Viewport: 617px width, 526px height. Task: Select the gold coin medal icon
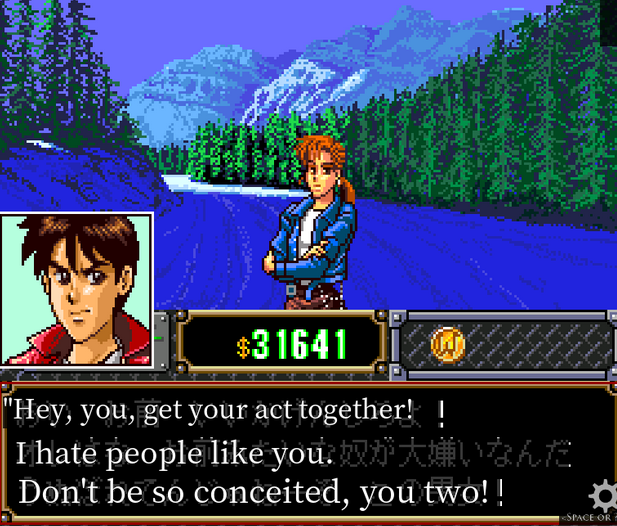click(448, 345)
